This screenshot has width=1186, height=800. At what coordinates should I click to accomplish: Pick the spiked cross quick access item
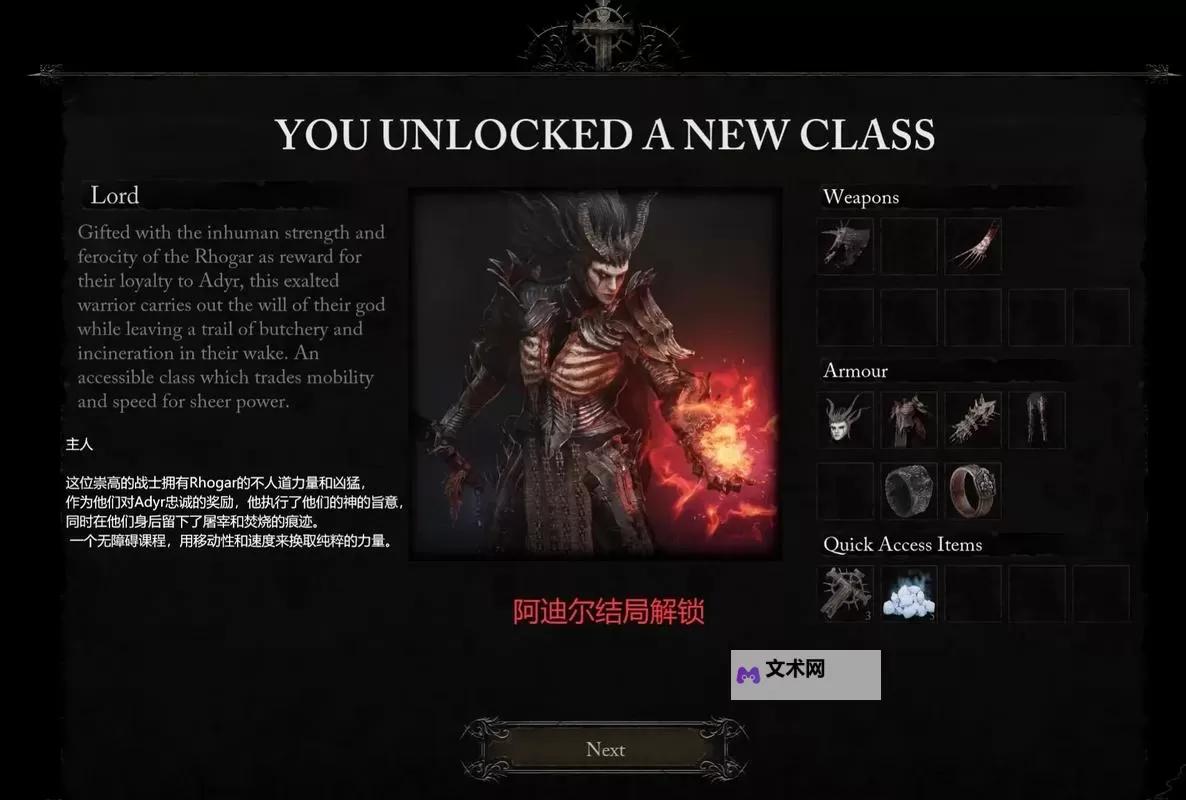pyautogui.click(x=845, y=594)
